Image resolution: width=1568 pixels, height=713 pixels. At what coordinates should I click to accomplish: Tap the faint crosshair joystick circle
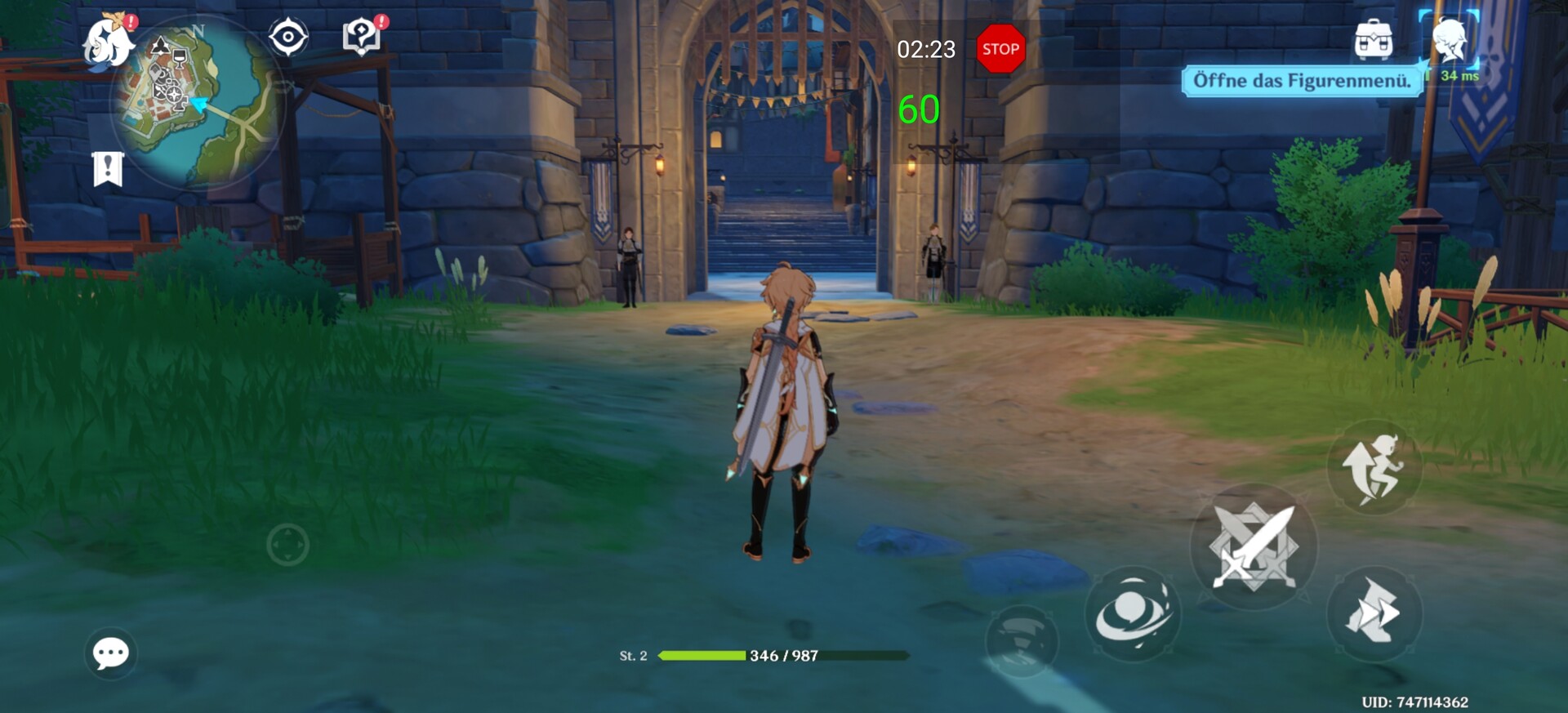click(287, 545)
